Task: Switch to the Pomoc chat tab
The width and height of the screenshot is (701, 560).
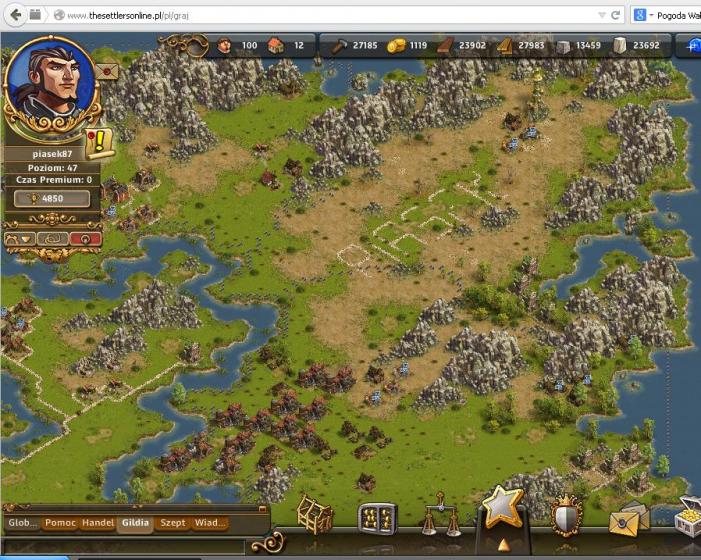Action: pos(60,523)
